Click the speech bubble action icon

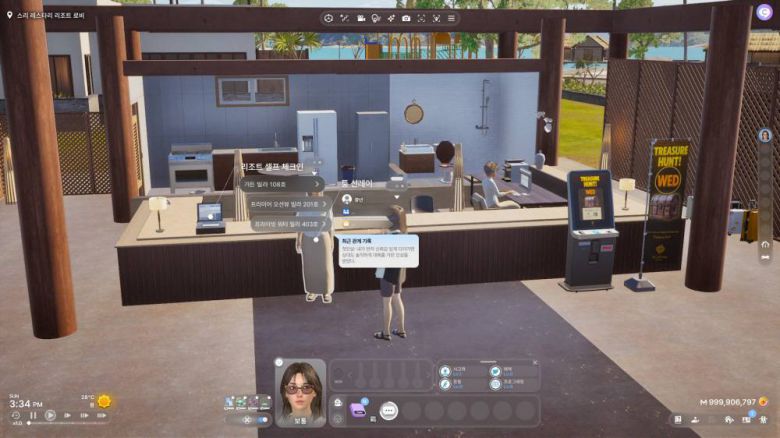coord(389,410)
